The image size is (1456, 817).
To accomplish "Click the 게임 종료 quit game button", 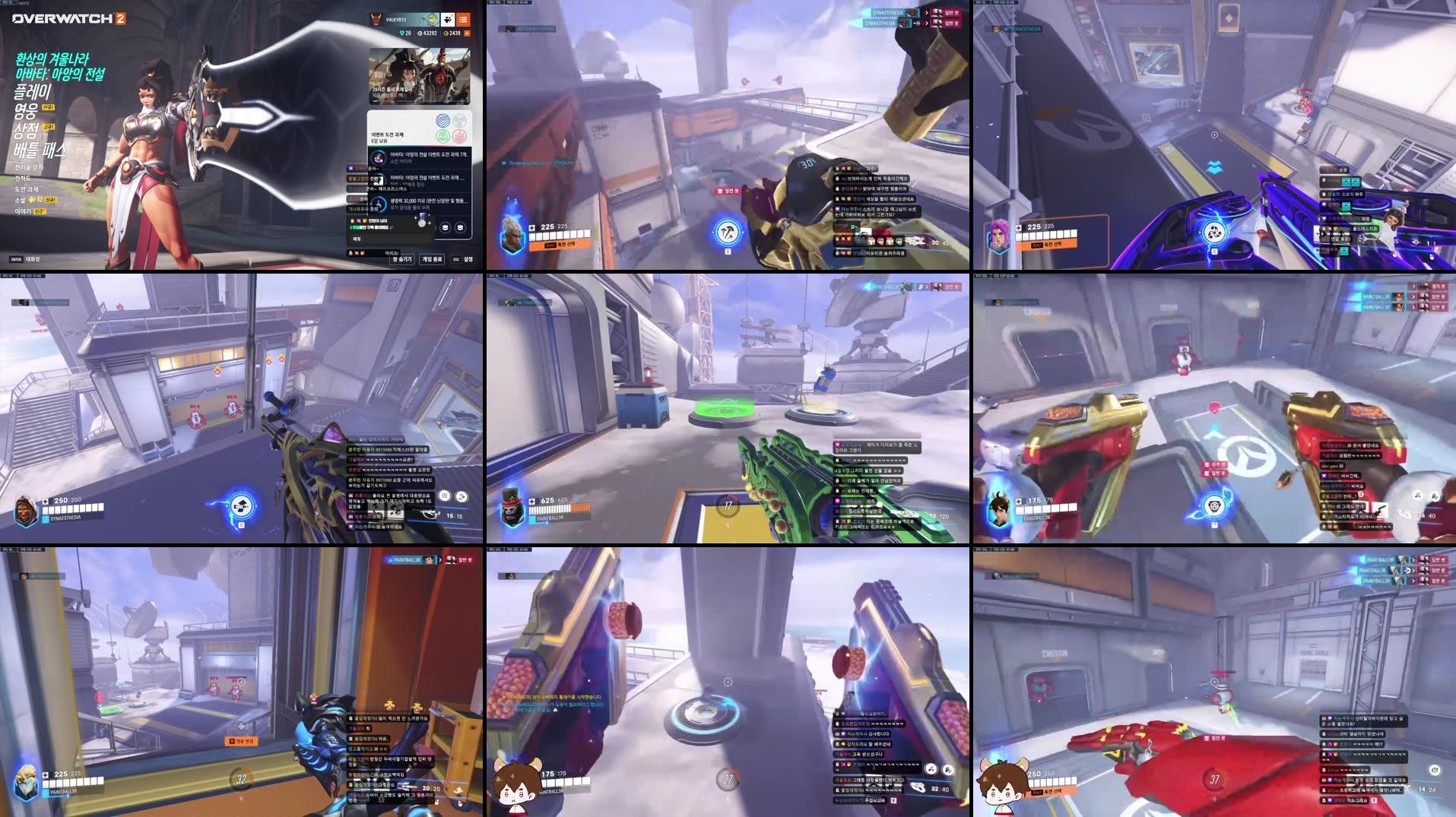I will [x=432, y=260].
